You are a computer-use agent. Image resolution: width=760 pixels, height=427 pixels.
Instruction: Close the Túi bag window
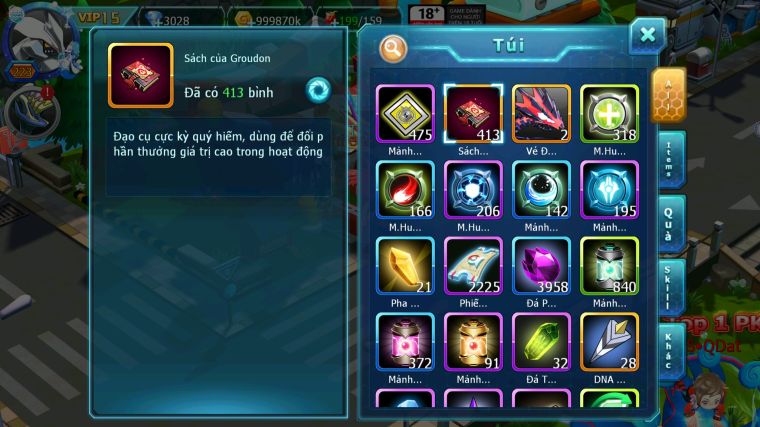coord(647,35)
